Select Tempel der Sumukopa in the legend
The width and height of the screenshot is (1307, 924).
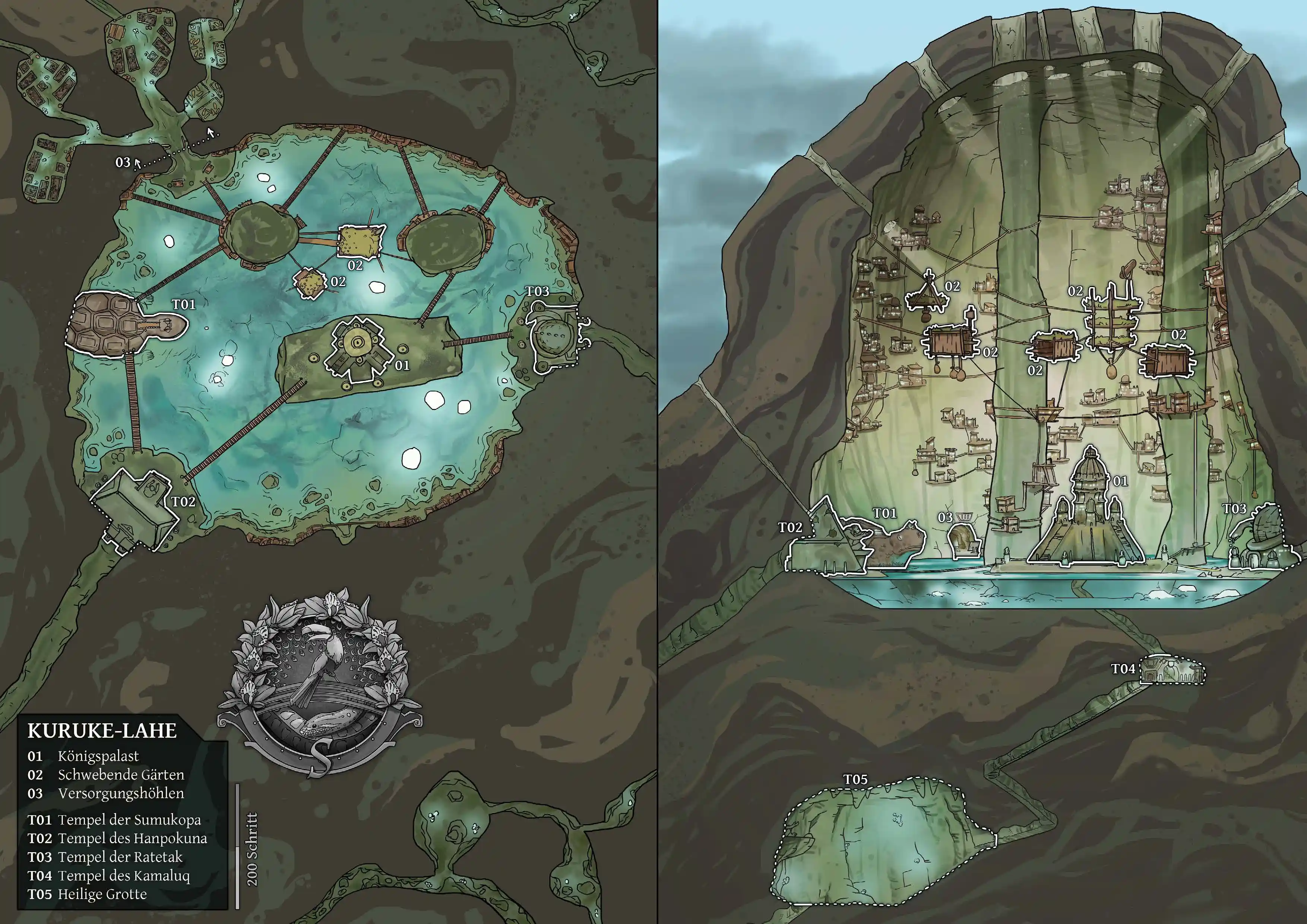coord(129,820)
